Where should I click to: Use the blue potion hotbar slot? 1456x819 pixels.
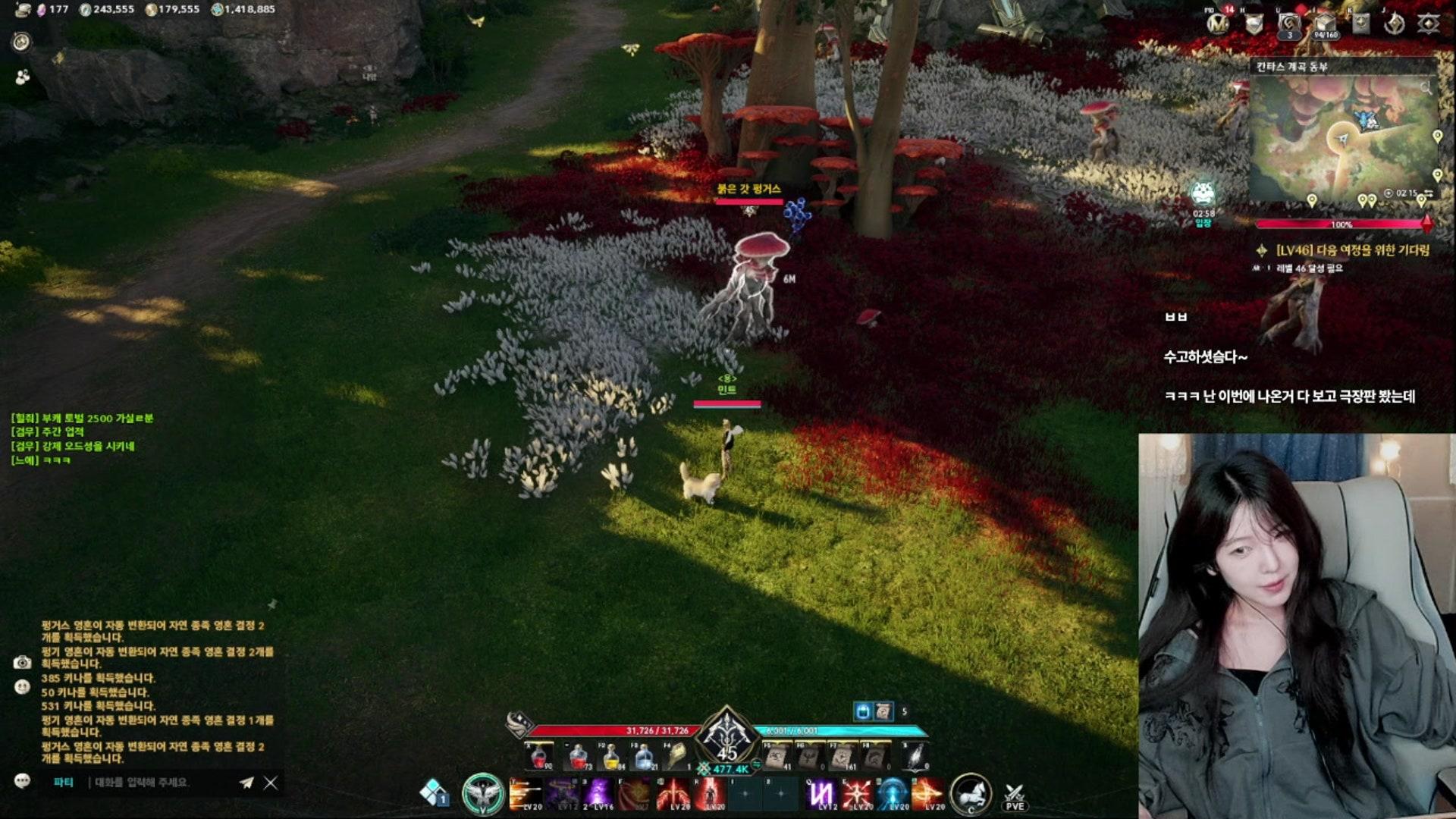(644, 756)
